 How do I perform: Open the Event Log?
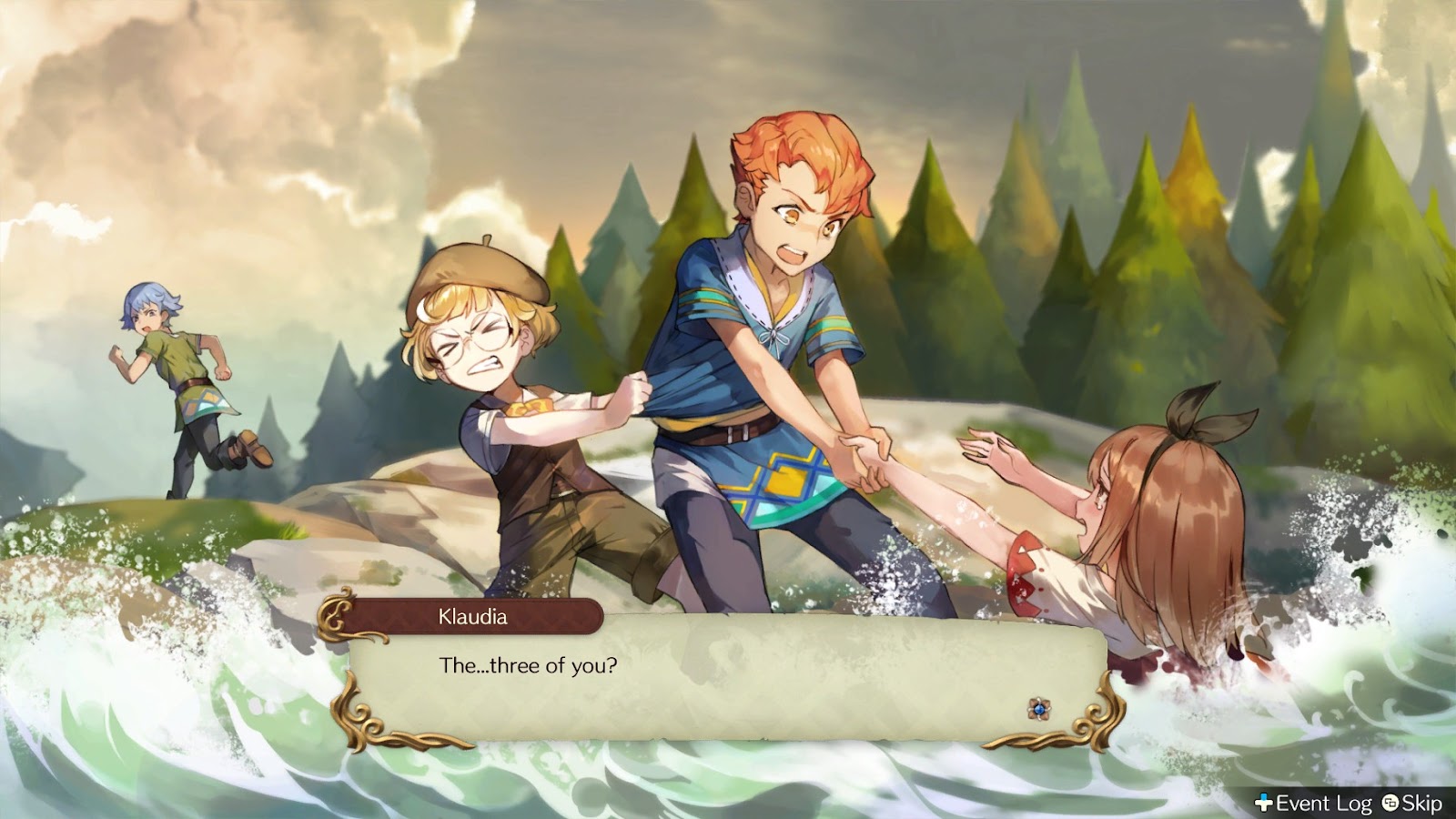1313,803
